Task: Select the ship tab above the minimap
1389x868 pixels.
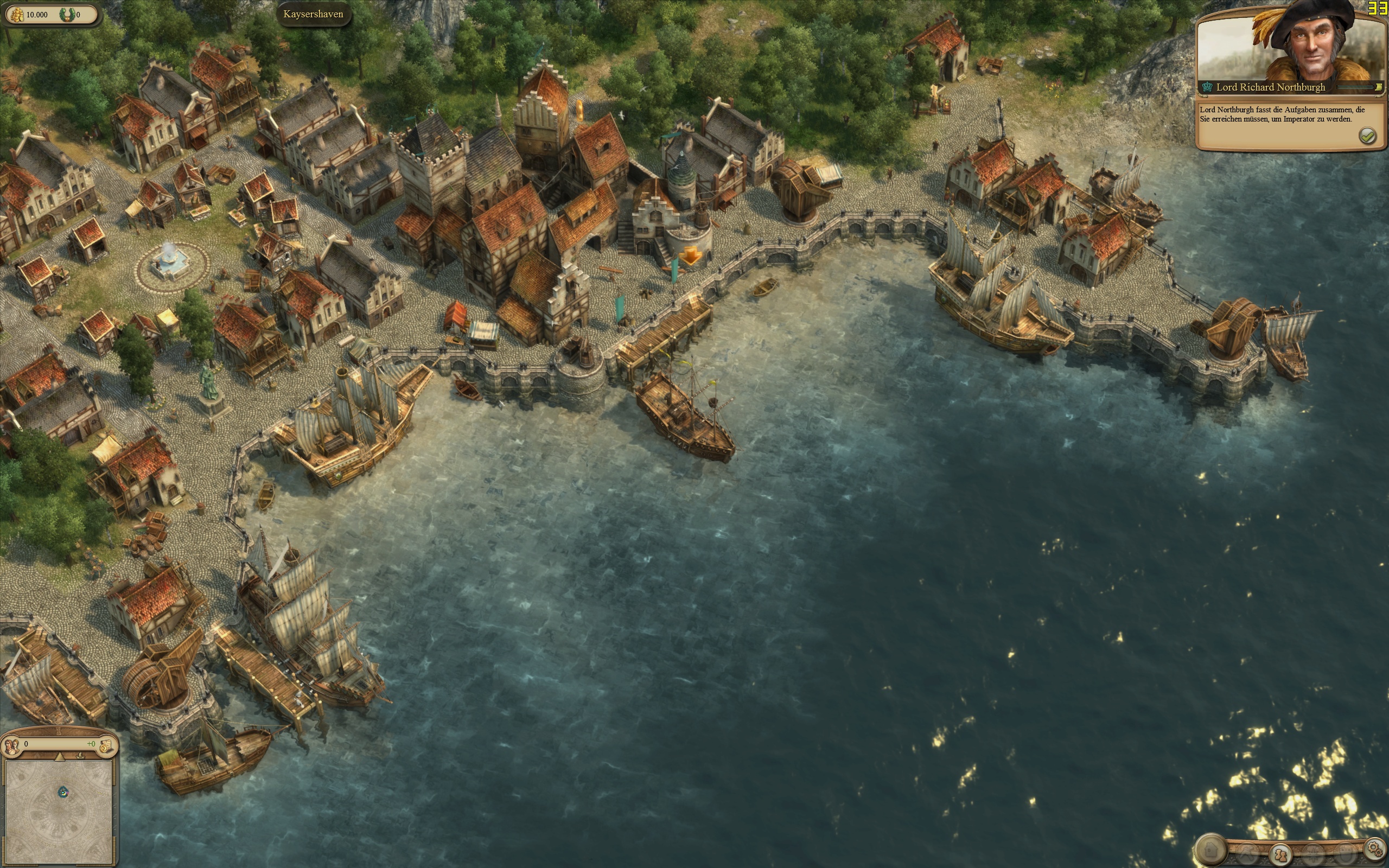Action: click(x=80, y=757)
